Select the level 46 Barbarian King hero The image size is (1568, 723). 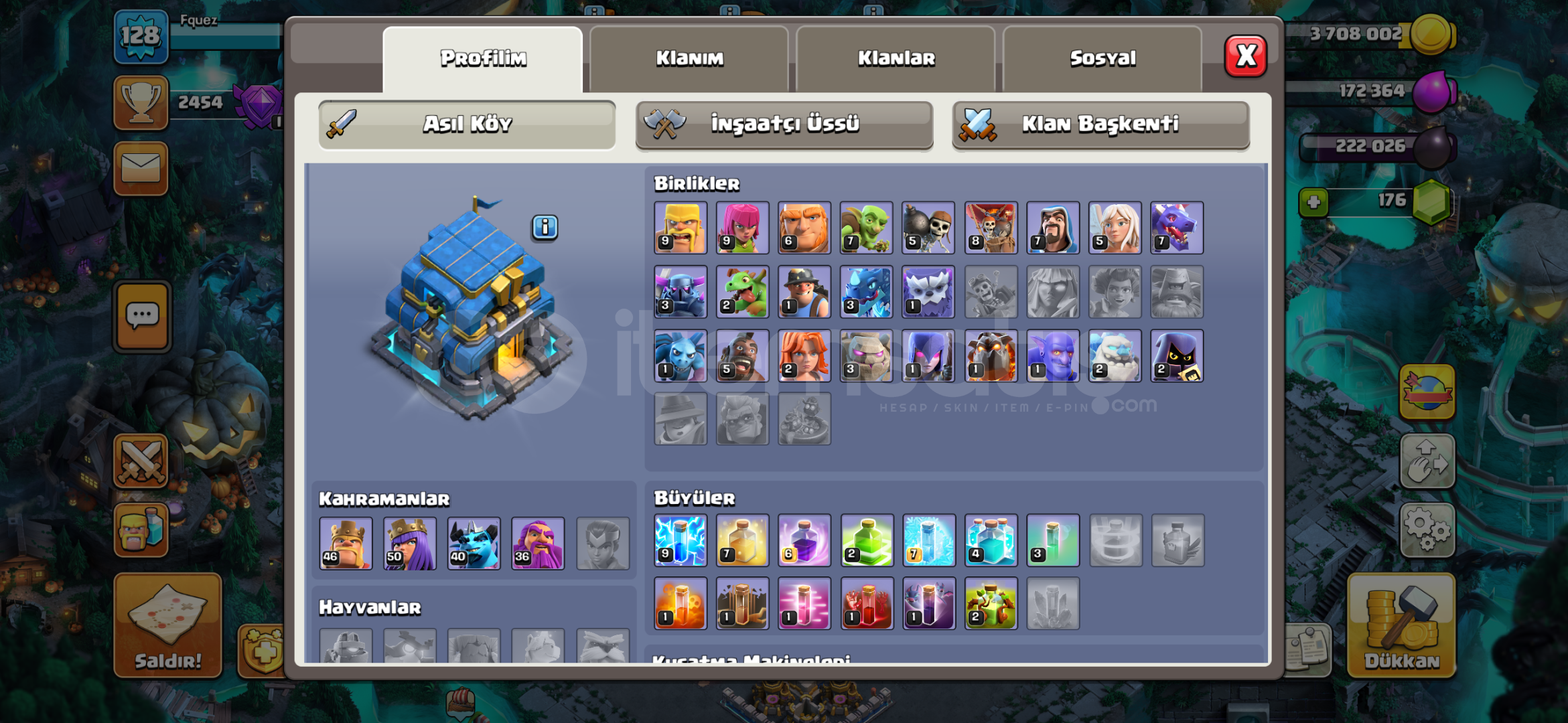click(x=346, y=544)
